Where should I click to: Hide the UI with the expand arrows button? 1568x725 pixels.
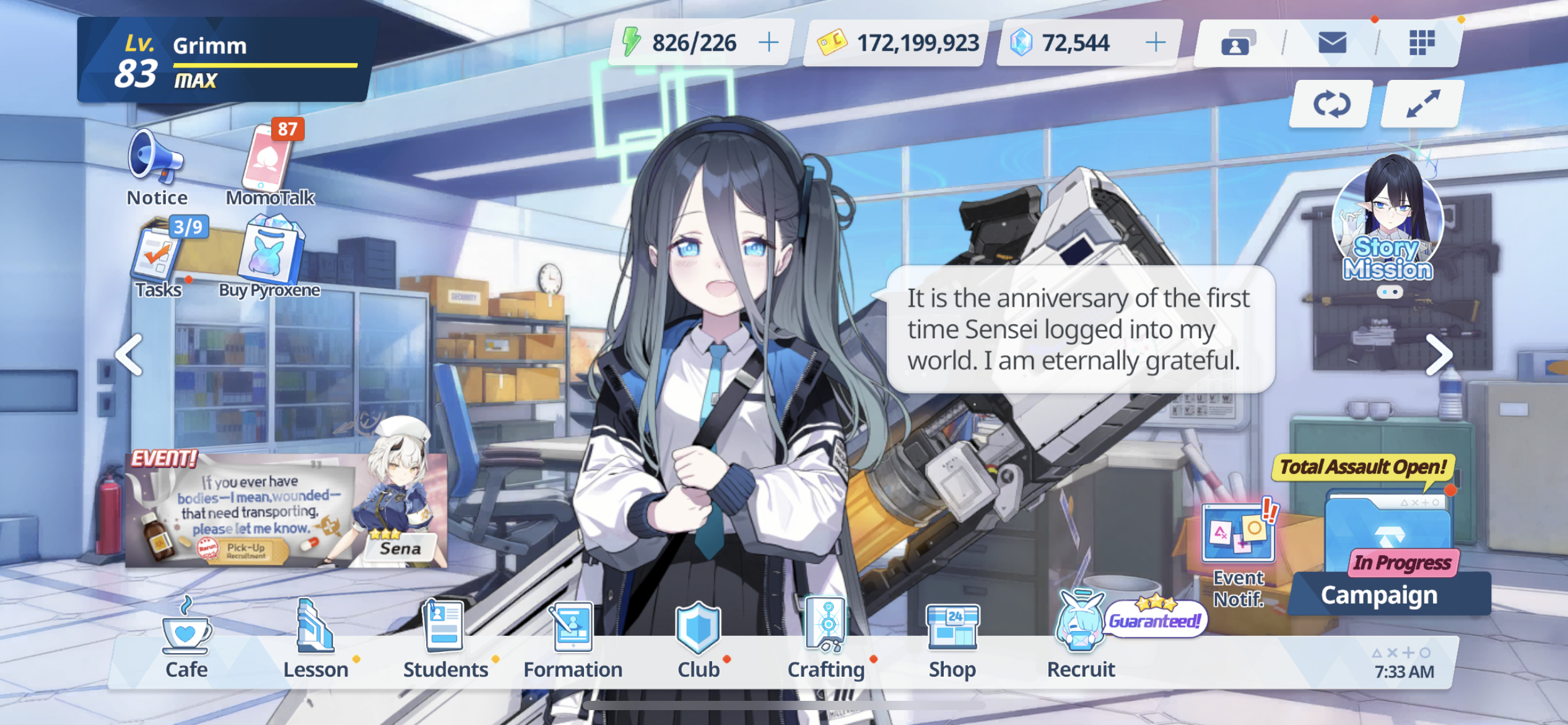point(1422,104)
